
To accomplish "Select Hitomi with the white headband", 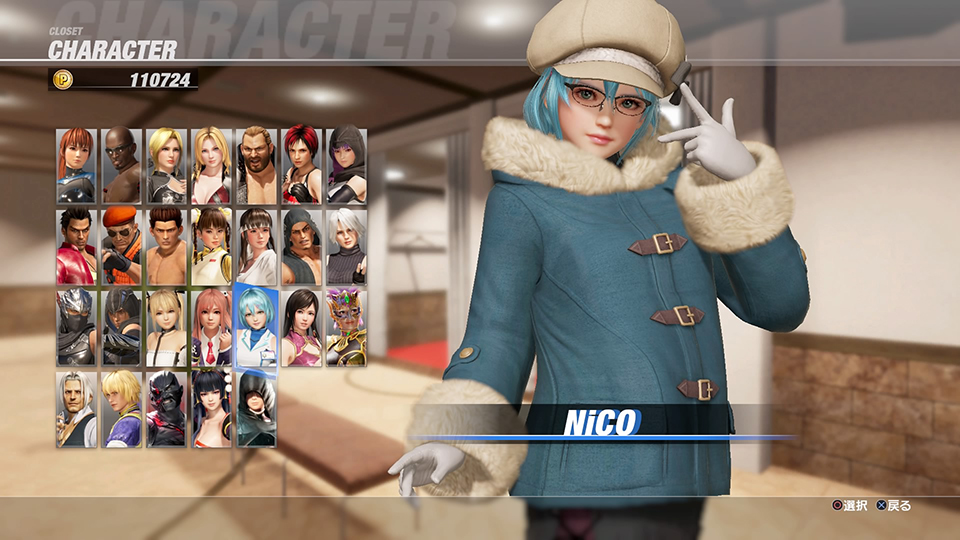I will [256, 246].
